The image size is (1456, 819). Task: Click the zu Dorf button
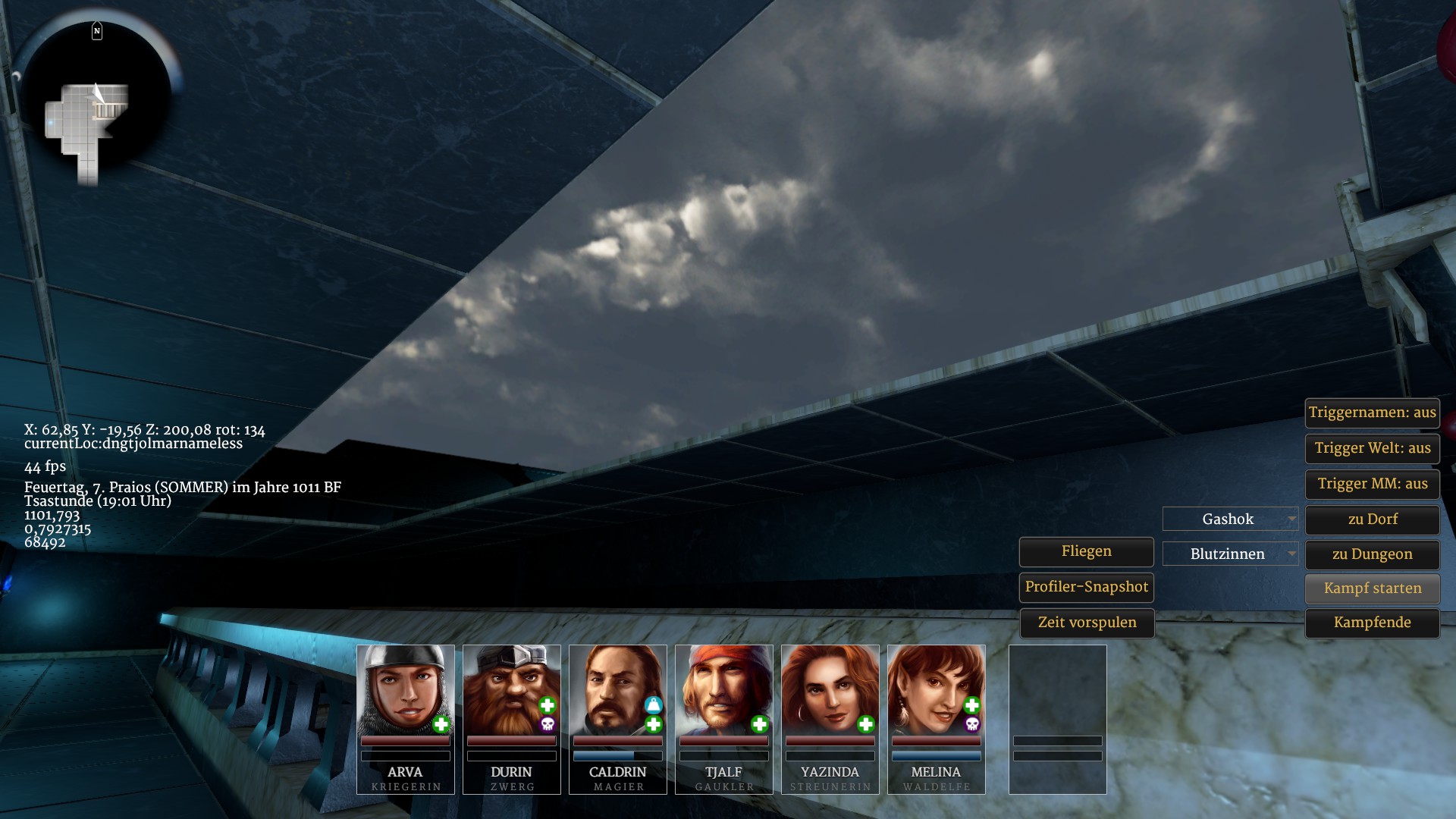click(1372, 519)
